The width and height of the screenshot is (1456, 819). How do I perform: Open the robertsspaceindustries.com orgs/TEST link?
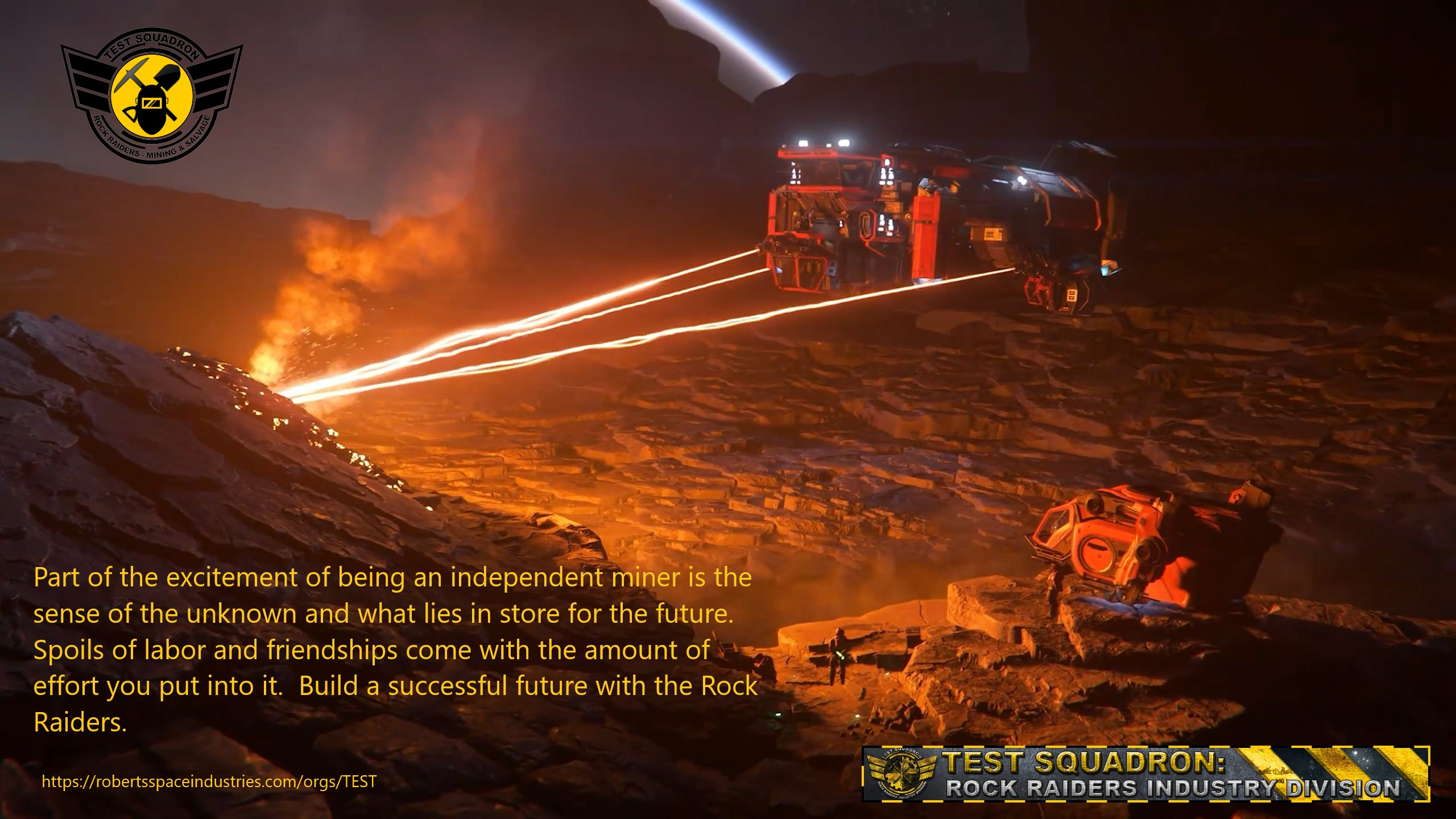pyautogui.click(x=209, y=782)
